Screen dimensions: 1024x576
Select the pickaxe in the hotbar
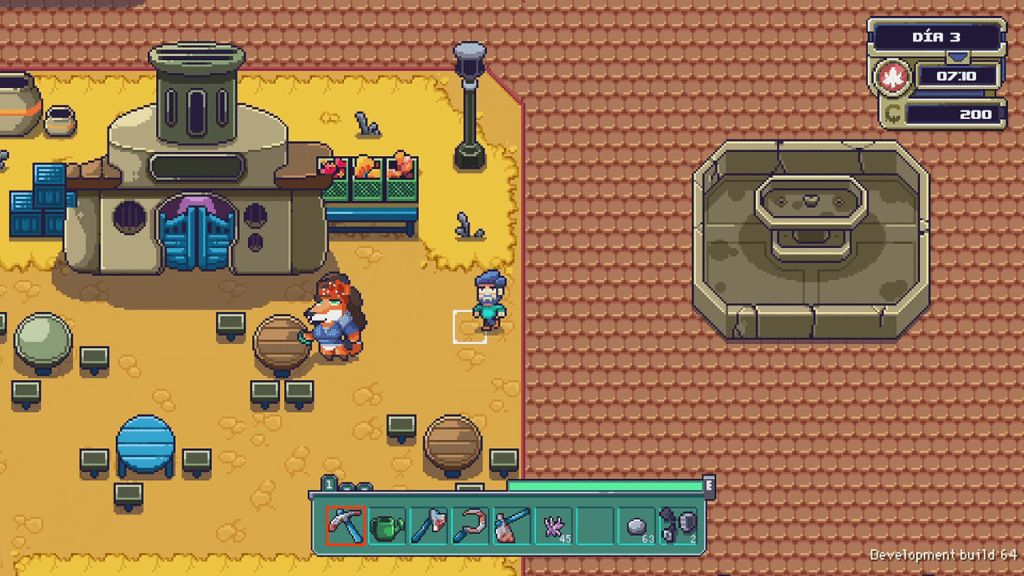[x=345, y=525]
